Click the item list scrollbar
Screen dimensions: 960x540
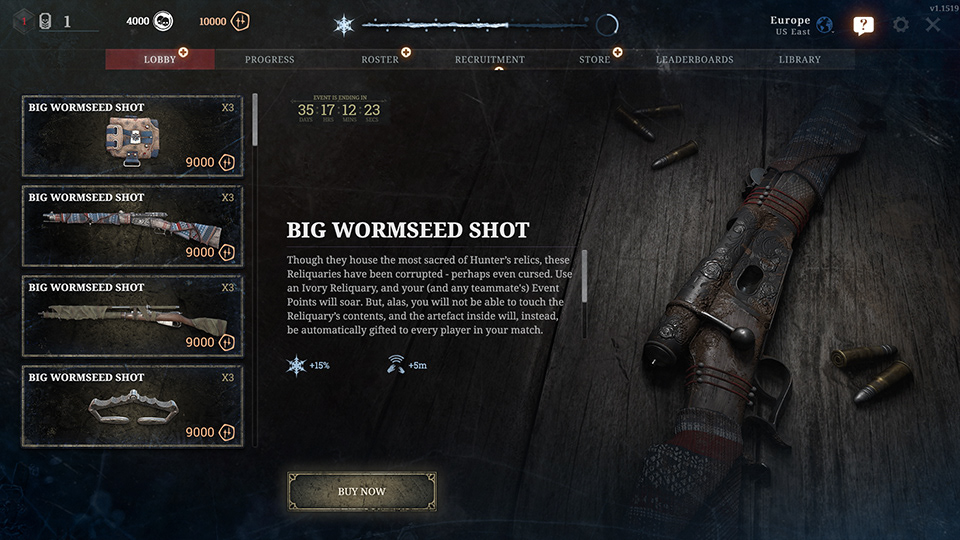255,121
